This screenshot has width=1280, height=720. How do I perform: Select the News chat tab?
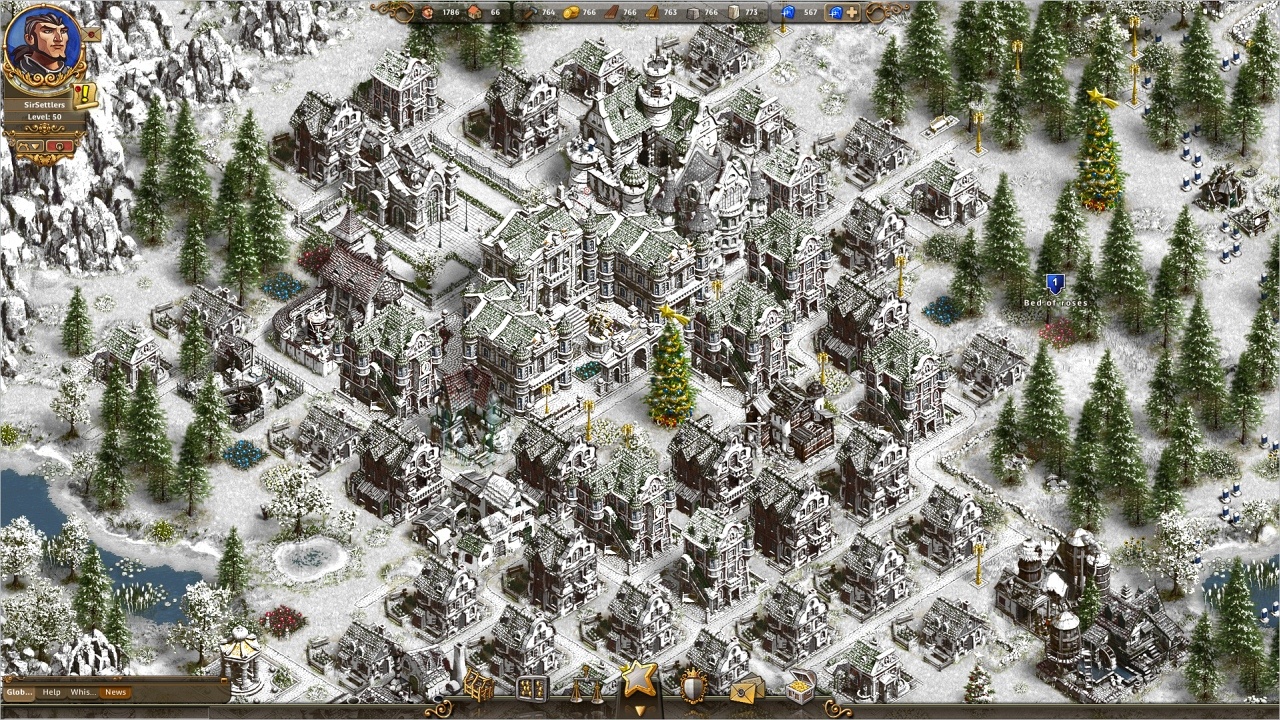[116, 692]
